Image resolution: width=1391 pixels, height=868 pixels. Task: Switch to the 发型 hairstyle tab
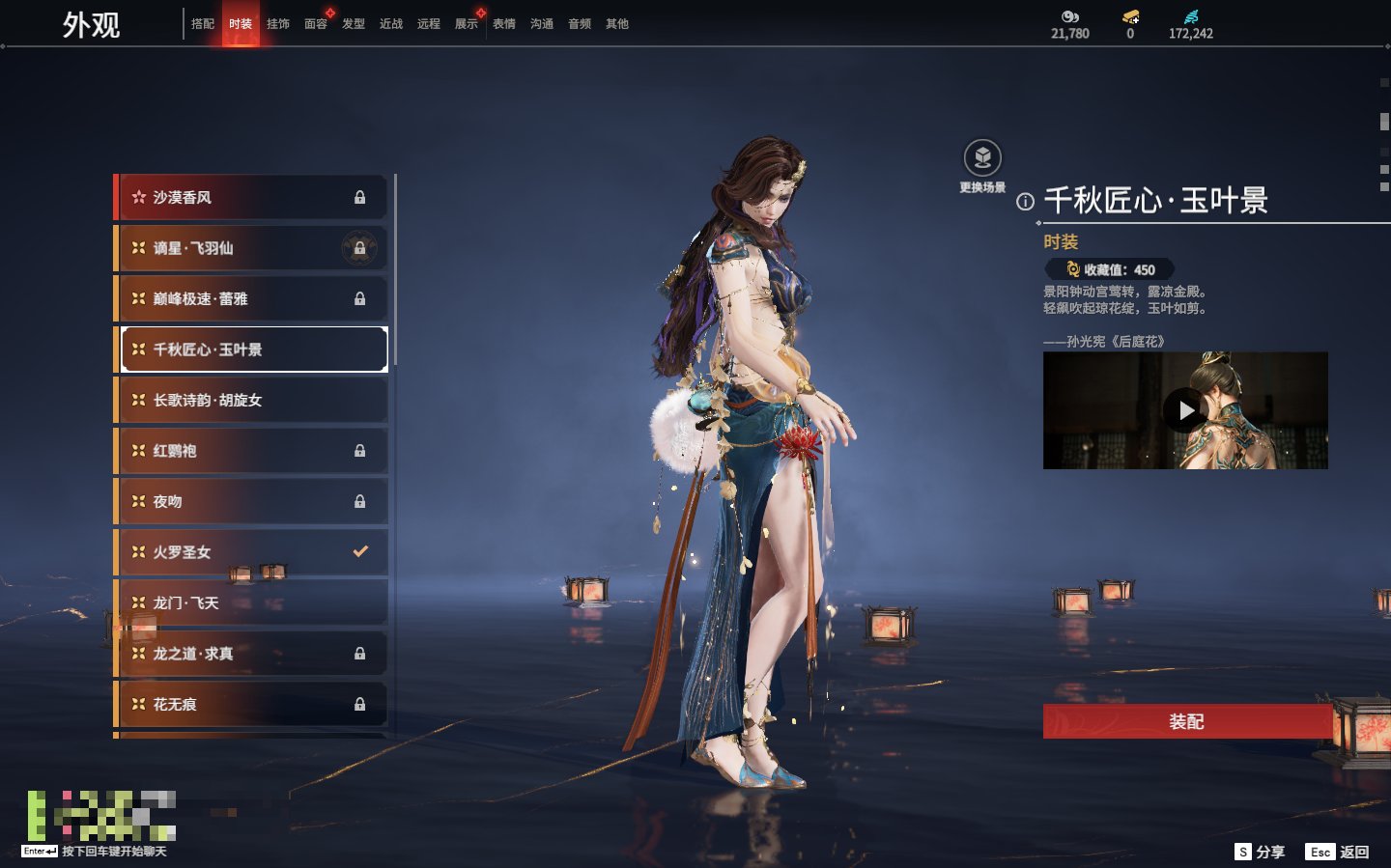pyautogui.click(x=354, y=24)
